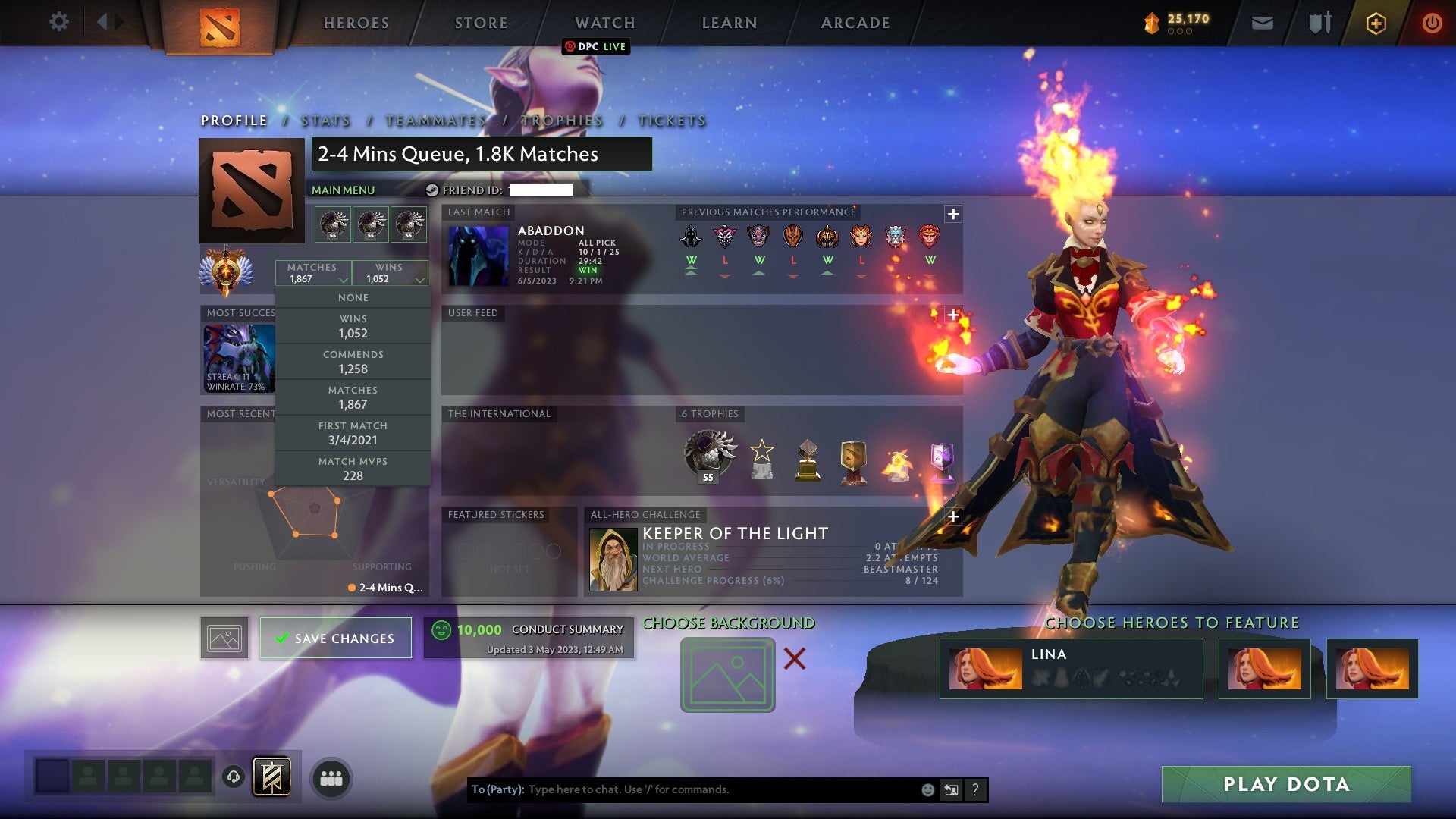The height and width of the screenshot is (819, 1456).
Task: Open the Armory shield-and-sword icon
Action: click(1319, 22)
